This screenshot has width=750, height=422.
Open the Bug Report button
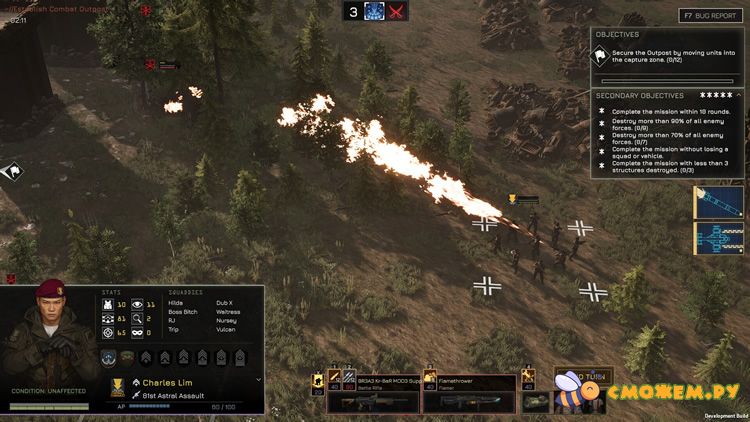(711, 16)
